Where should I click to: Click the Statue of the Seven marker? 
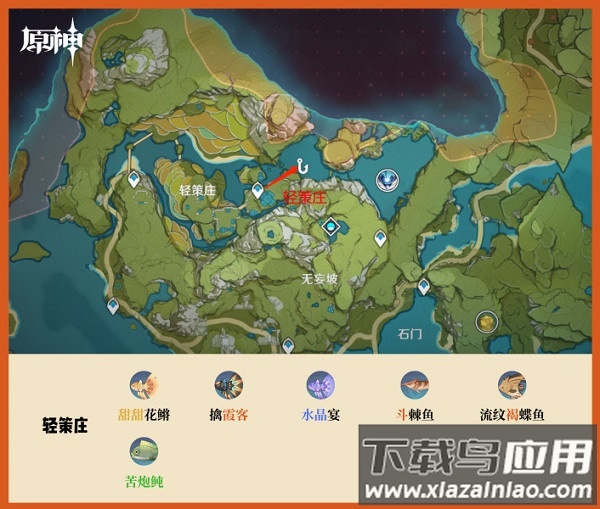385,179
